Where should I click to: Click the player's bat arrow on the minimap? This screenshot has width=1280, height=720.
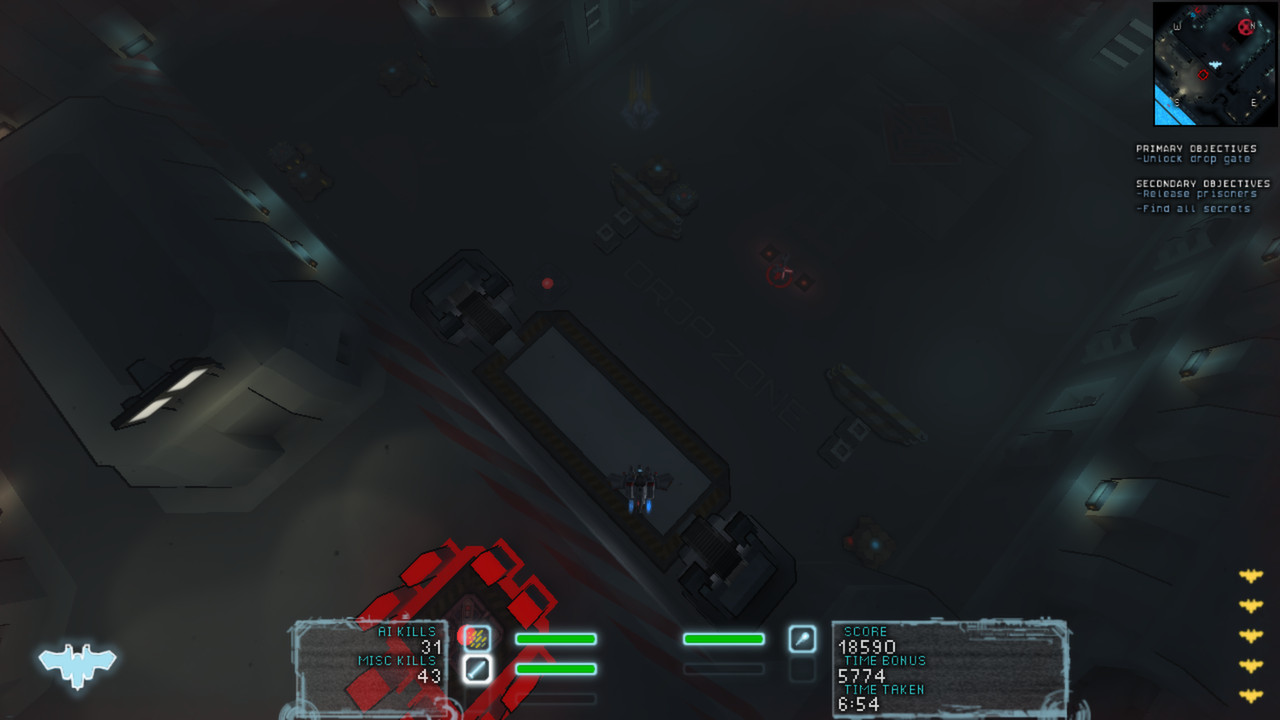click(x=1216, y=64)
